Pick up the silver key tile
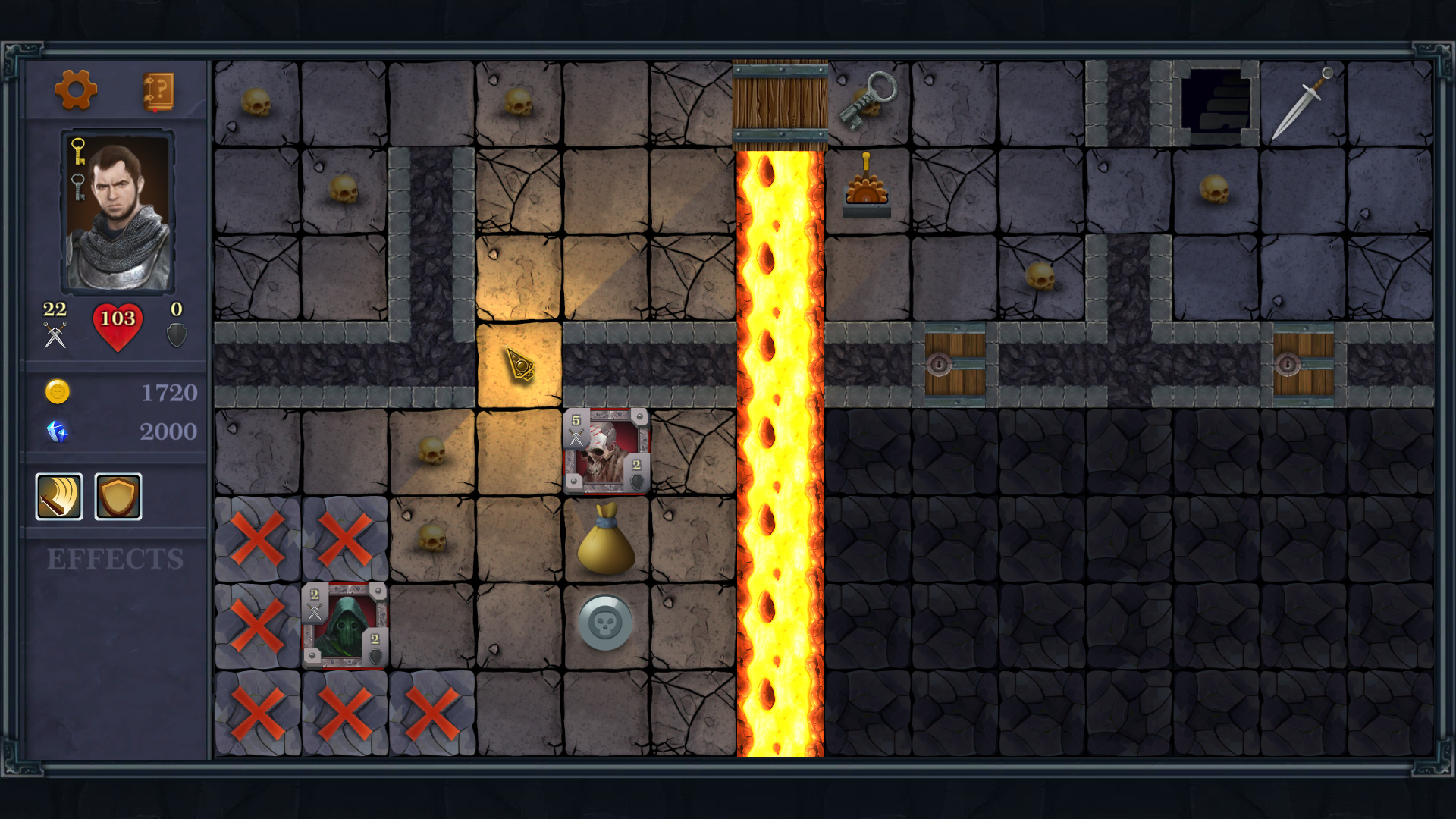Viewport: 1456px width, 819px height. [x=869, y=99]
